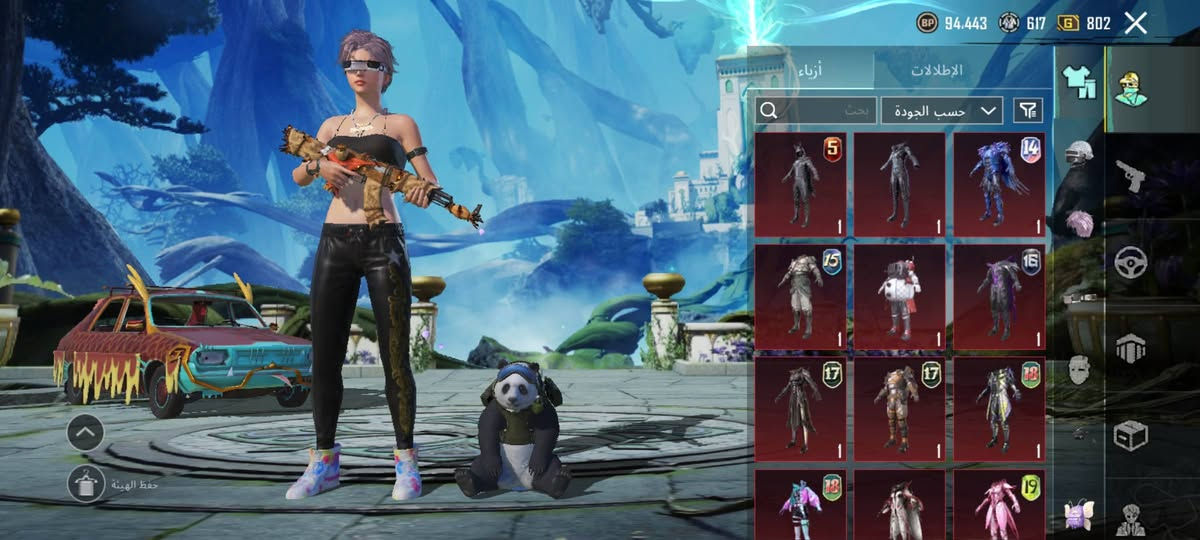1200x540 pixels.
Task: Open the box crate category
Action: pyautogui.click(x=1131, y=435)
